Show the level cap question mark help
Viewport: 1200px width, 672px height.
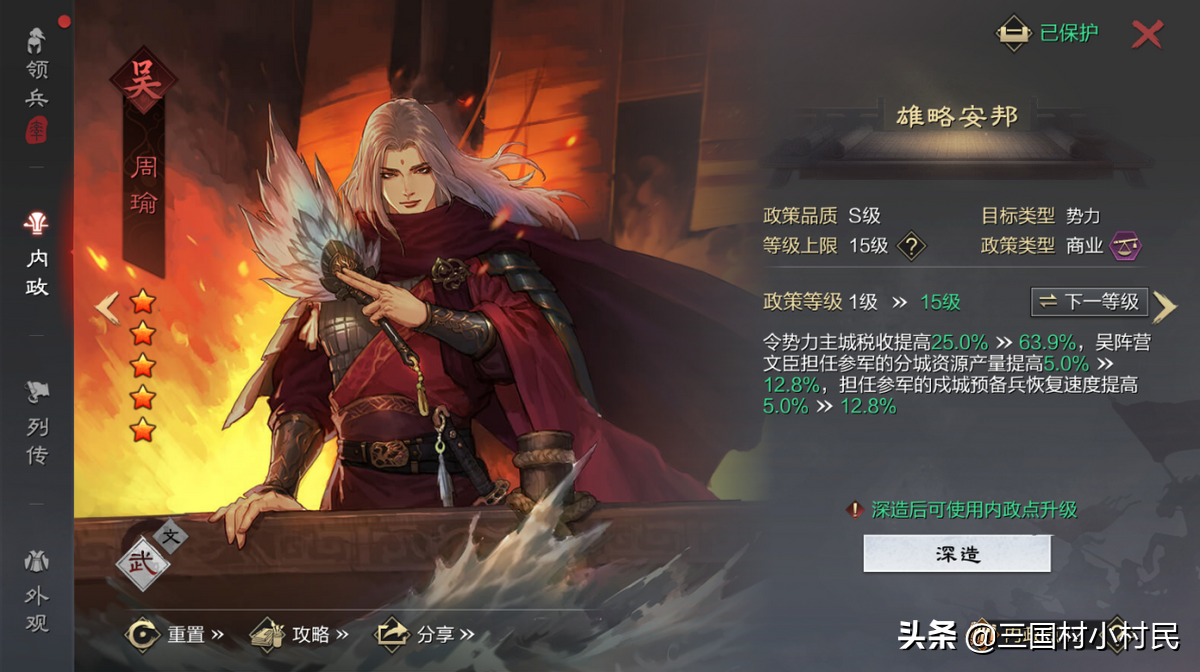coord(910,245)
